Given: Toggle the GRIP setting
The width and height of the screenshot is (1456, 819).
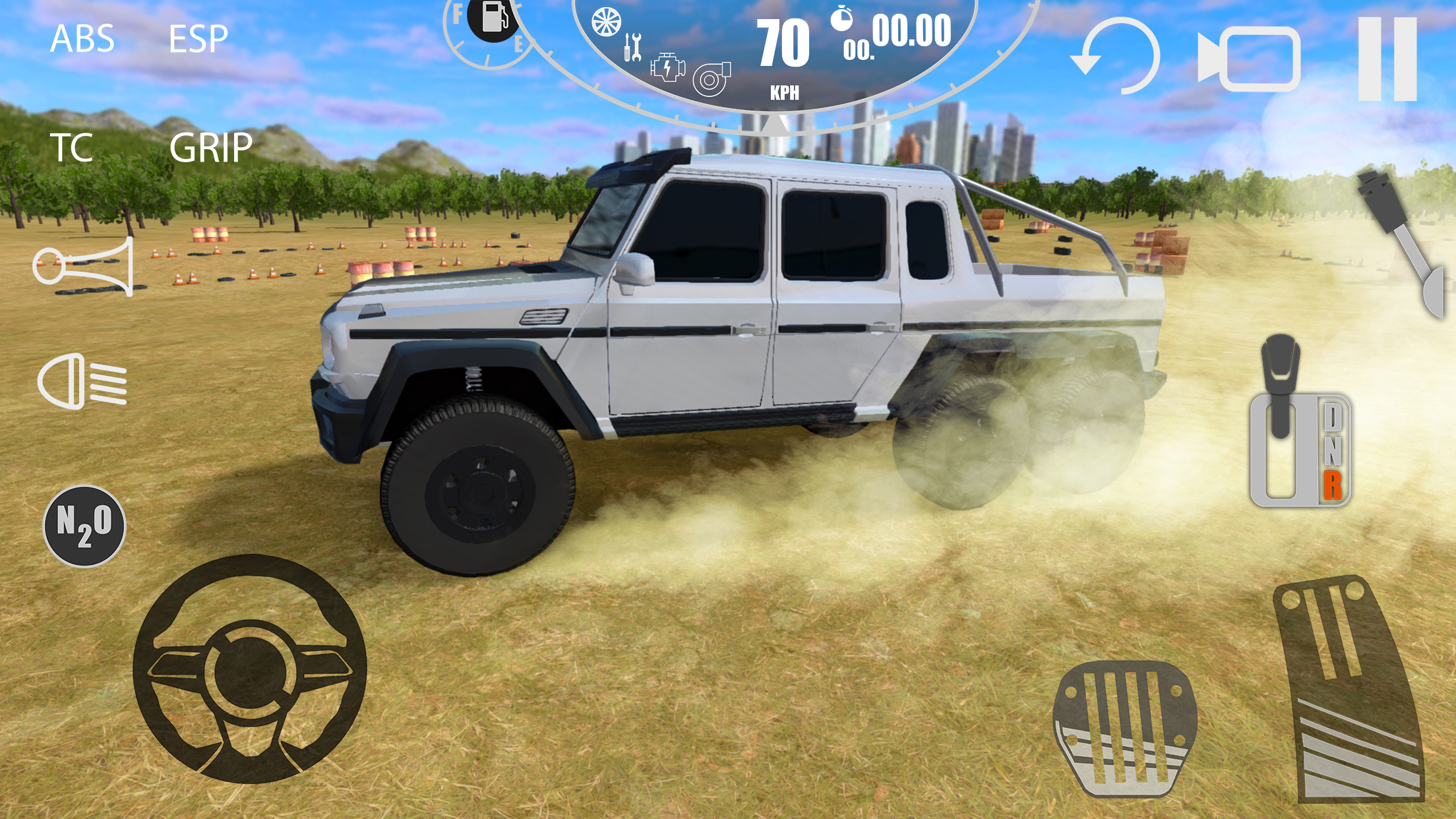Looking at the screenshot, I should [x=210, y=148].
